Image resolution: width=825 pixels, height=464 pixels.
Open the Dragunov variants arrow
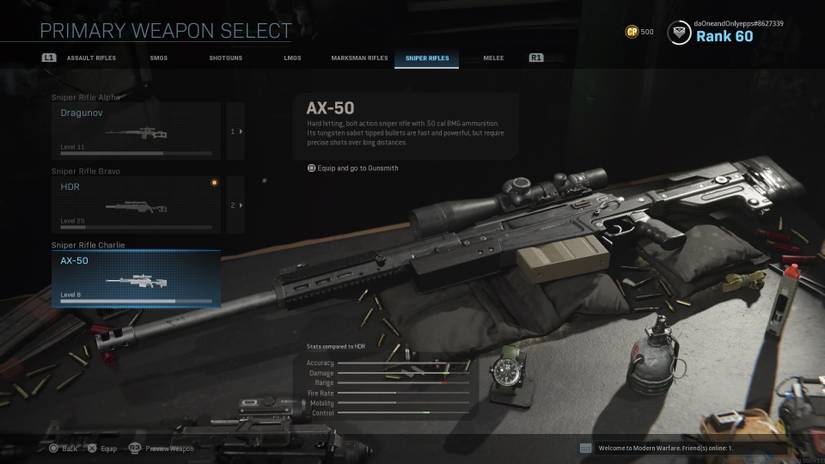(x=236, y=131)
